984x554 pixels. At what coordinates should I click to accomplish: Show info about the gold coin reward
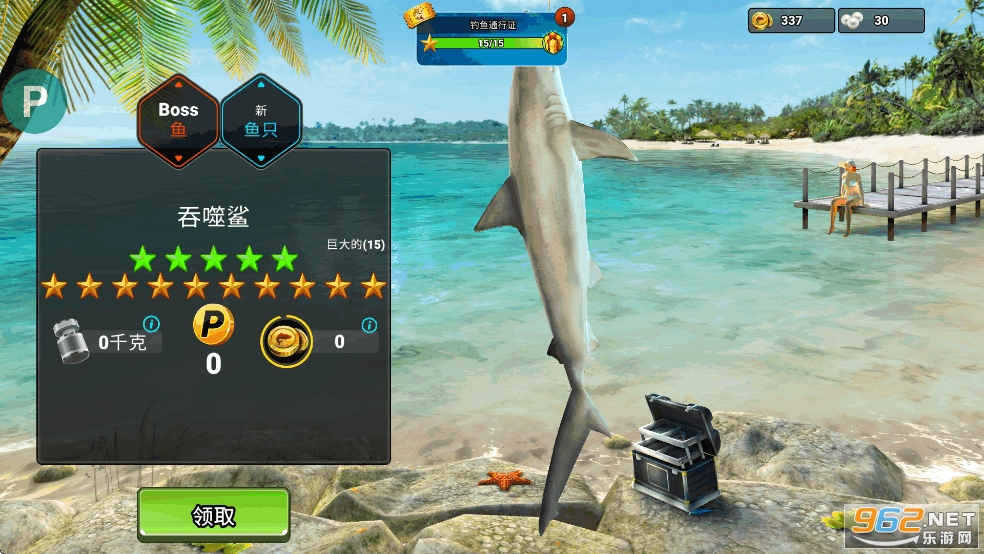pos(369,325)
